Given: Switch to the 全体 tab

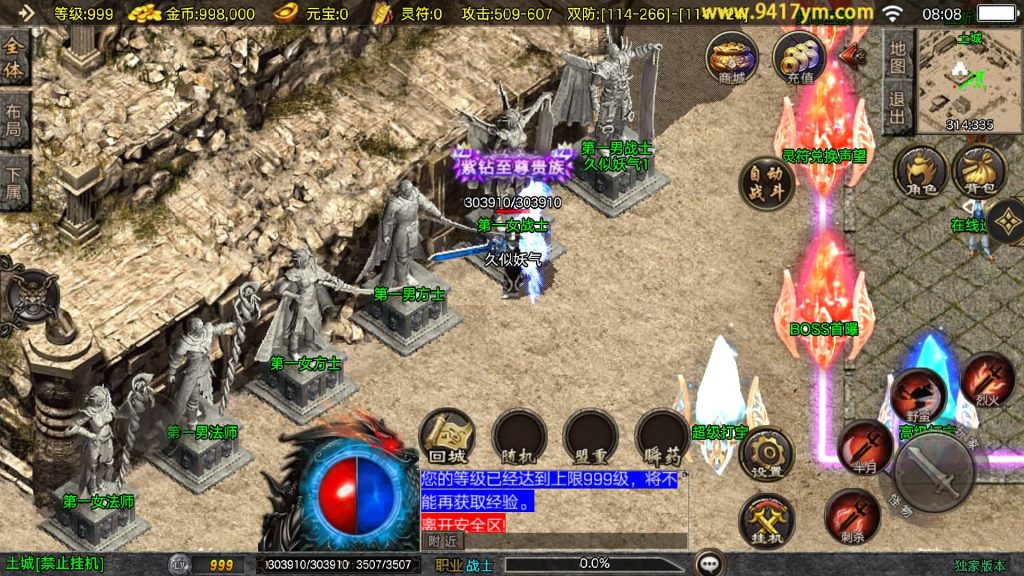Looking at the screenshot, I should [x=14, y=59].
